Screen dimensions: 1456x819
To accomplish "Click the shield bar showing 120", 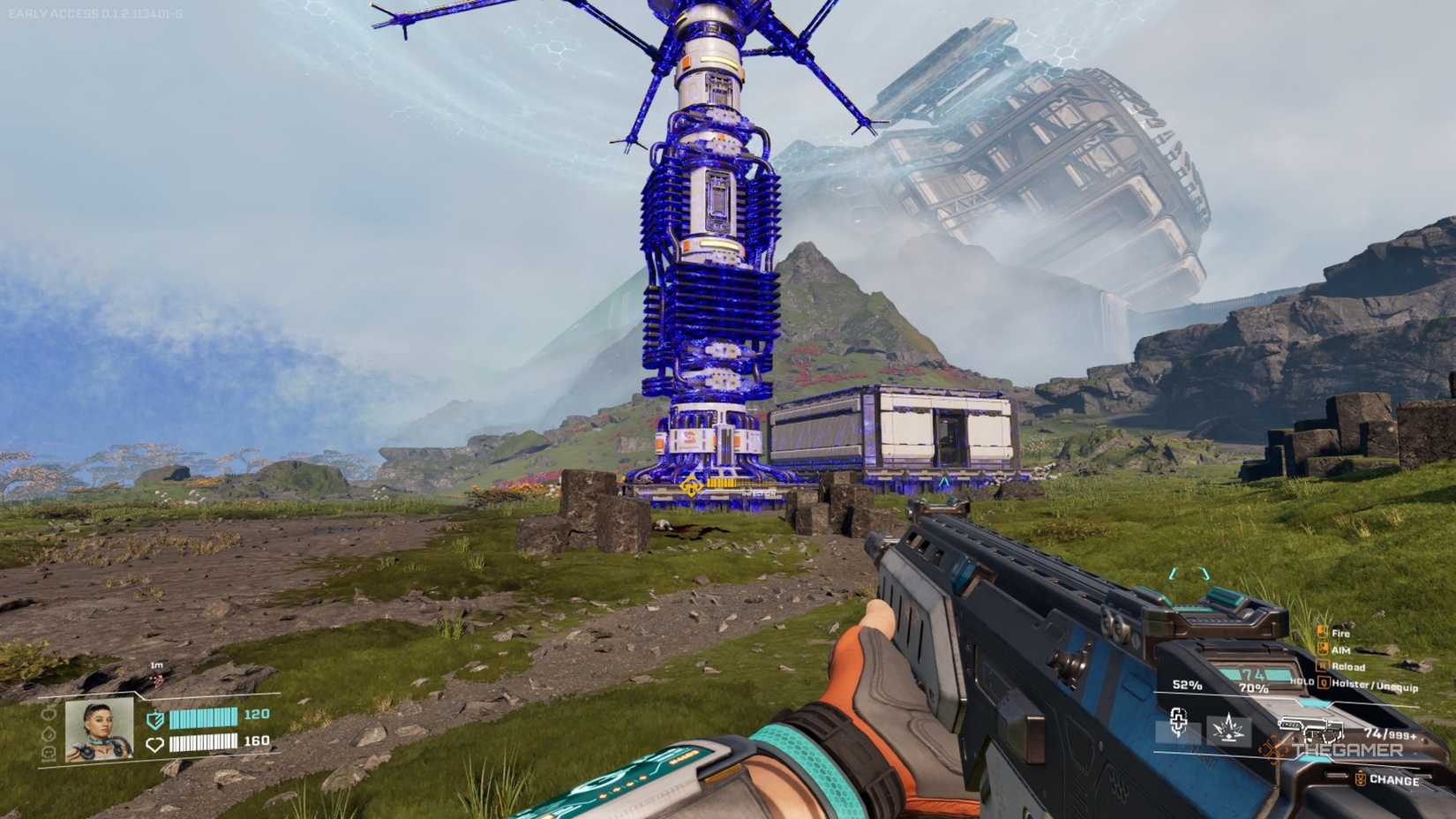I will coord(203,719).
